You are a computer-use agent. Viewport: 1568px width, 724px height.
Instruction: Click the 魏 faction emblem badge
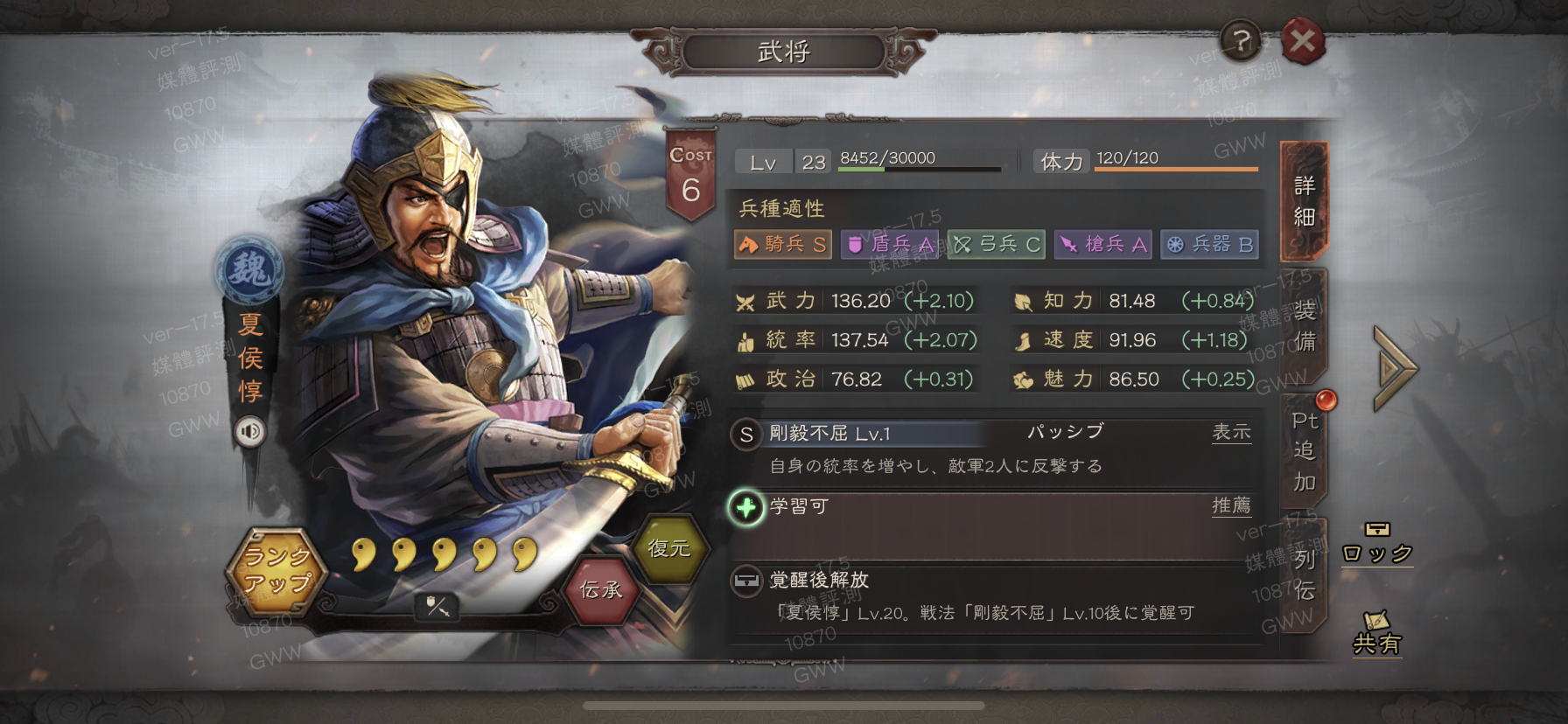250,268
